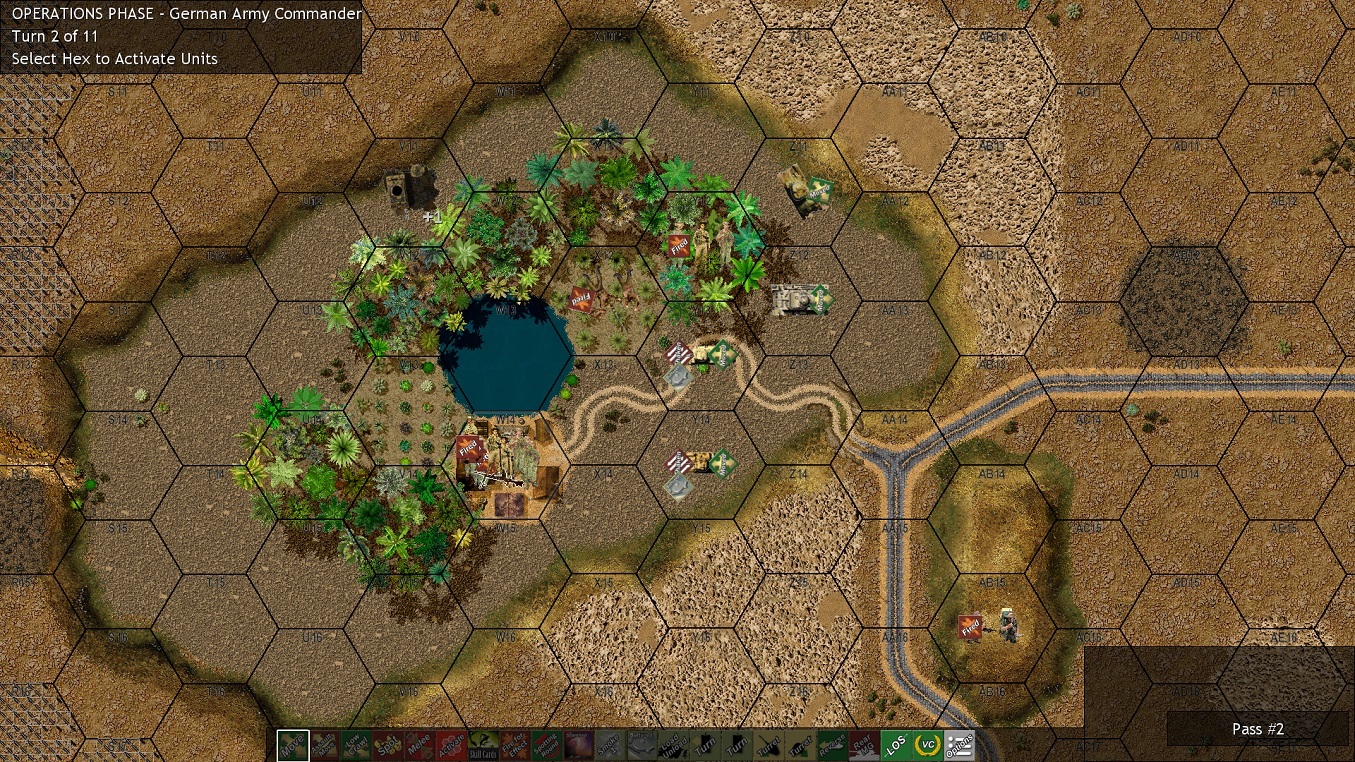
Task: Select the Rear MG button
Action: coord(864,746)
